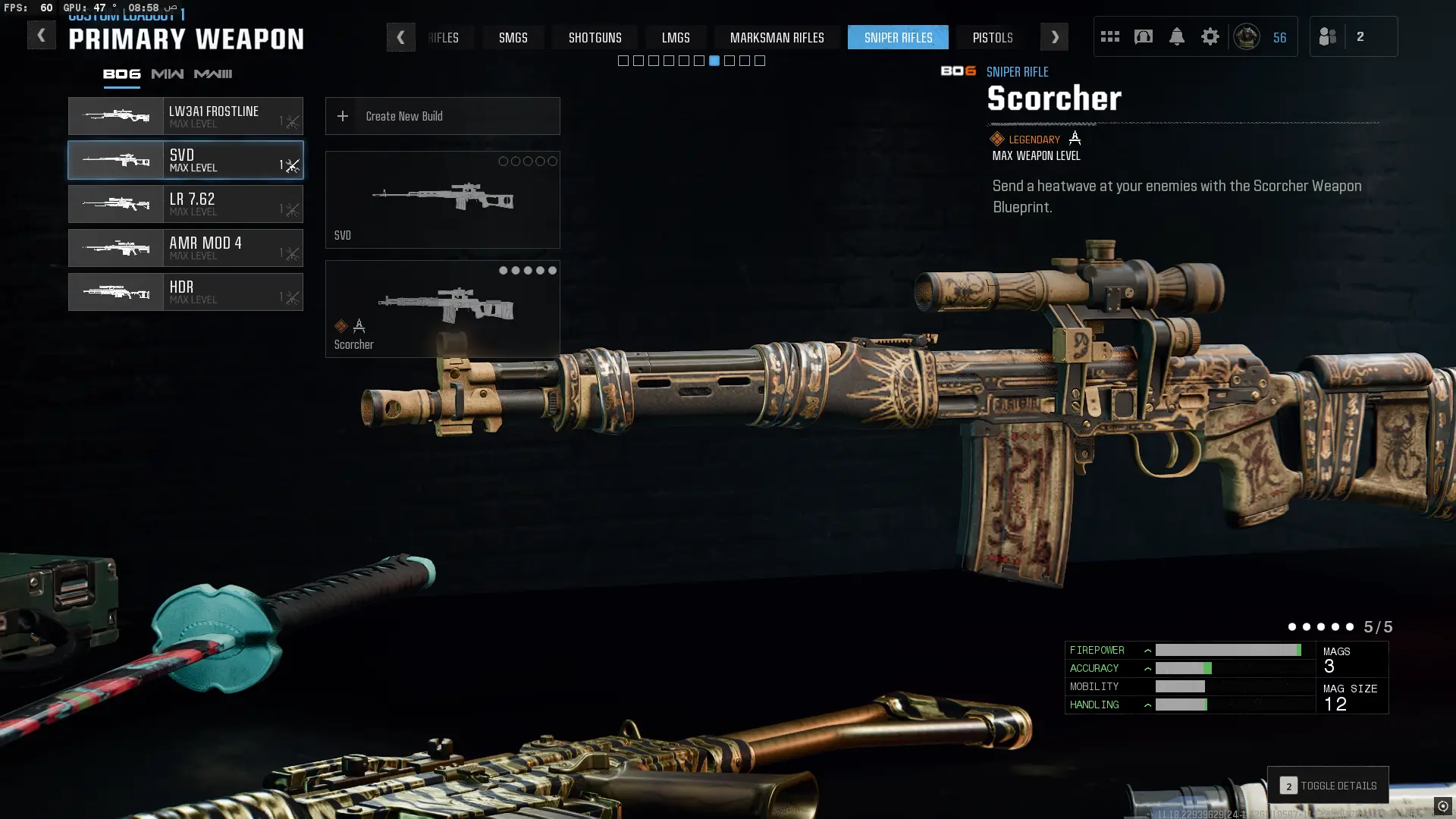Viewport: 1456px width, 819px height.
Task: Create a new weapon build
Action: [x=442, y=116]
